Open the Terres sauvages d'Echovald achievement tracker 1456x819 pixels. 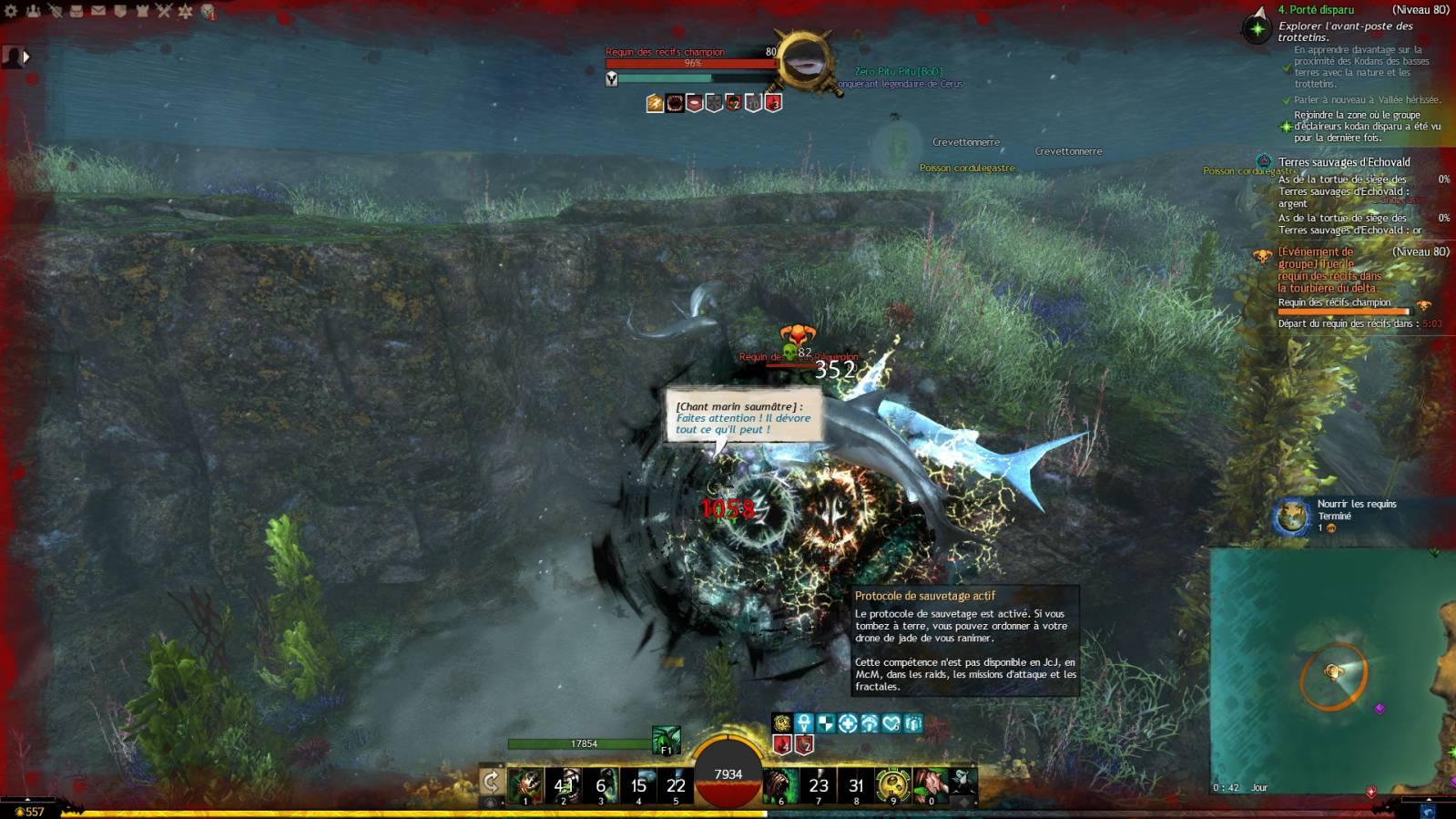coord(1343,162)
